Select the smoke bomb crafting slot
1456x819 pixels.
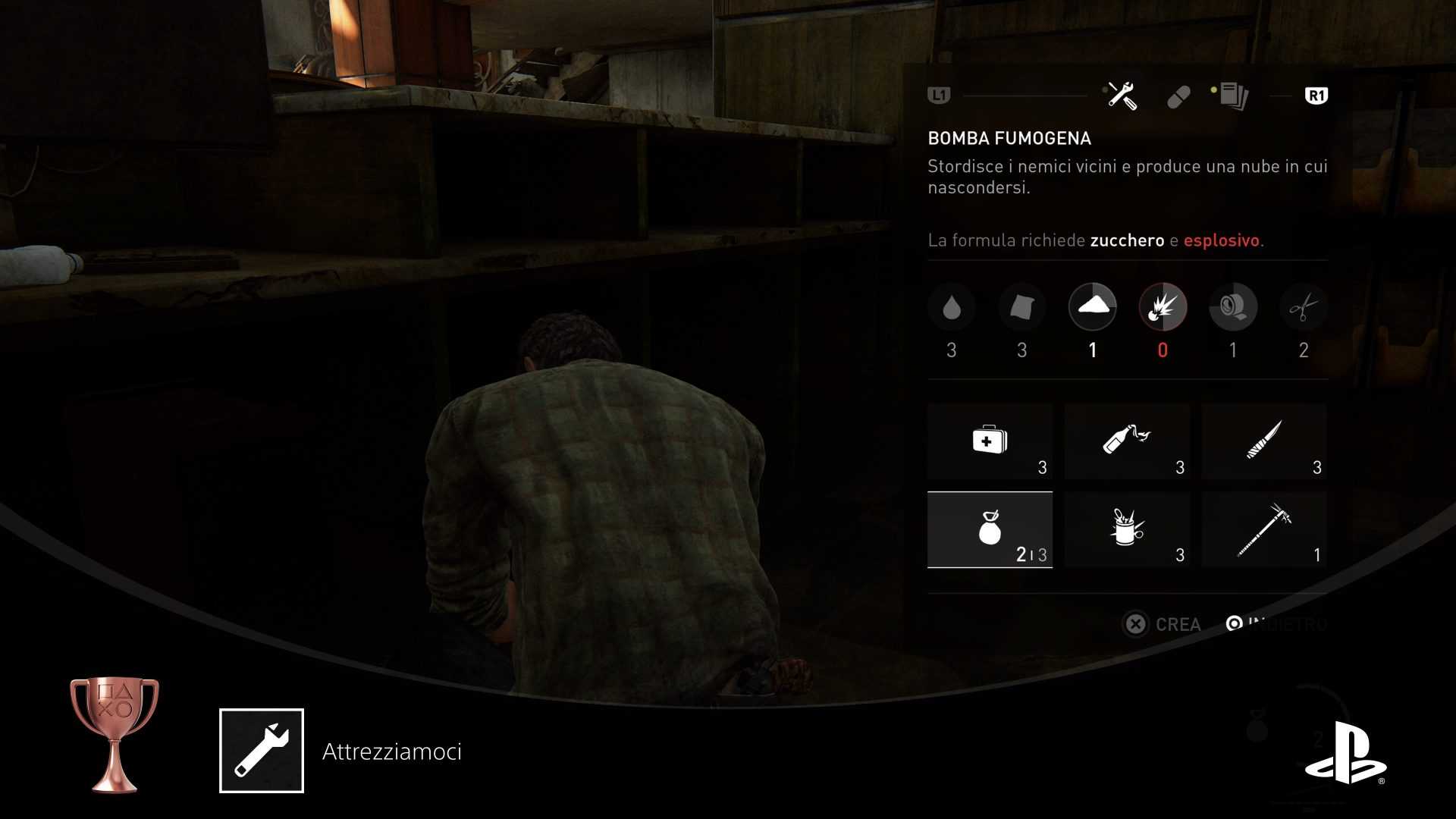(x=990, y=529)
